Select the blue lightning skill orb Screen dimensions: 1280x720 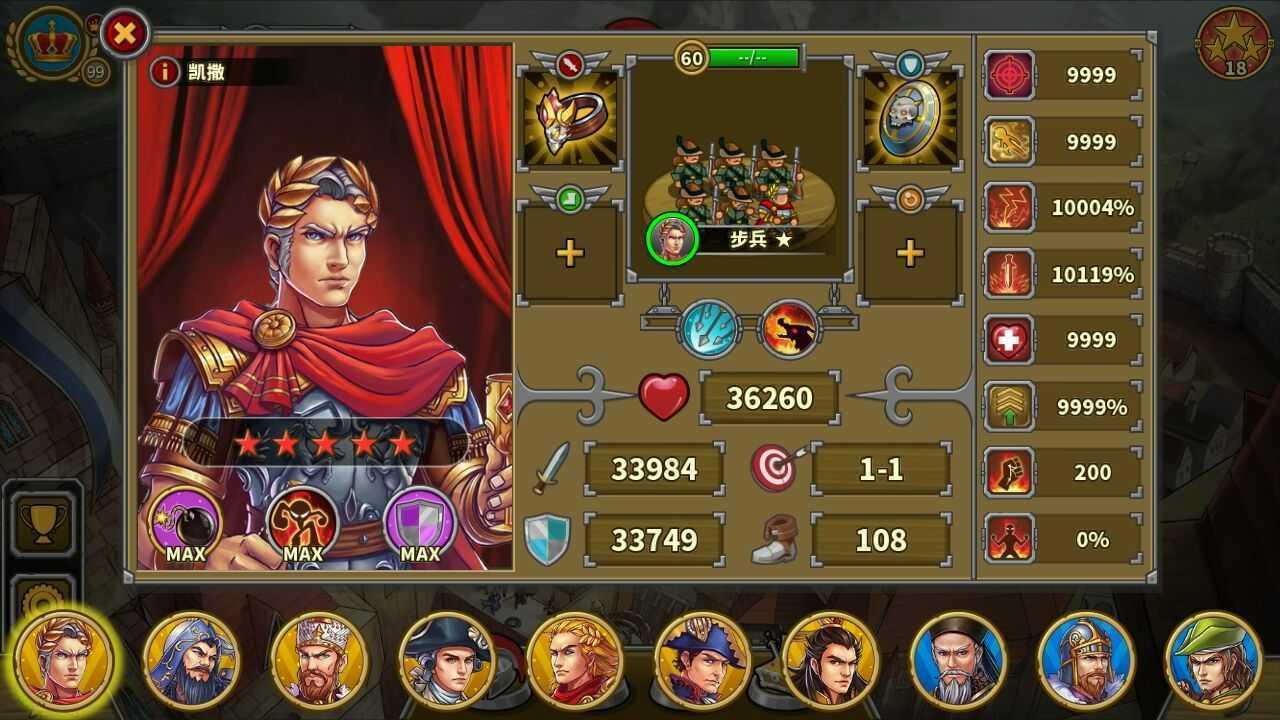(x=709, y=329)
